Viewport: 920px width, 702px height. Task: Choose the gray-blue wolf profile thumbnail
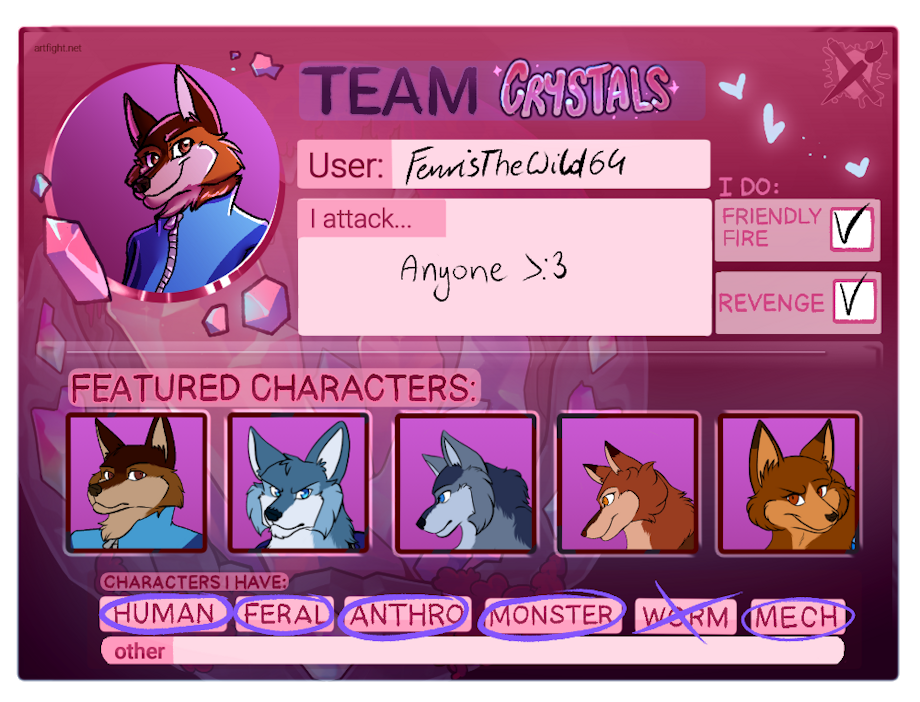coord(465,482)
